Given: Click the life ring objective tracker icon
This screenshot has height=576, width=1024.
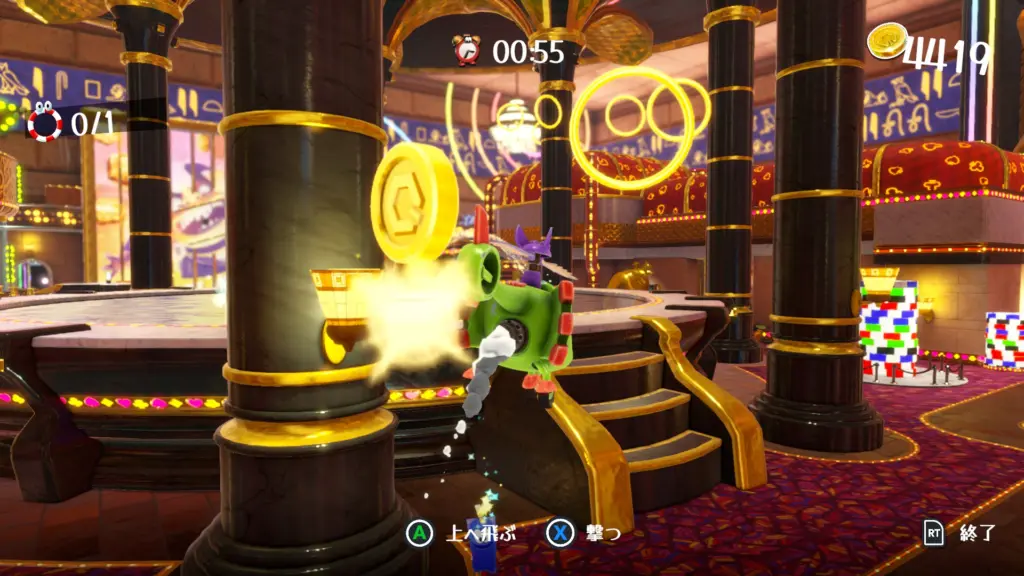Looking at the screenshot, I should (x=44, y=123).
